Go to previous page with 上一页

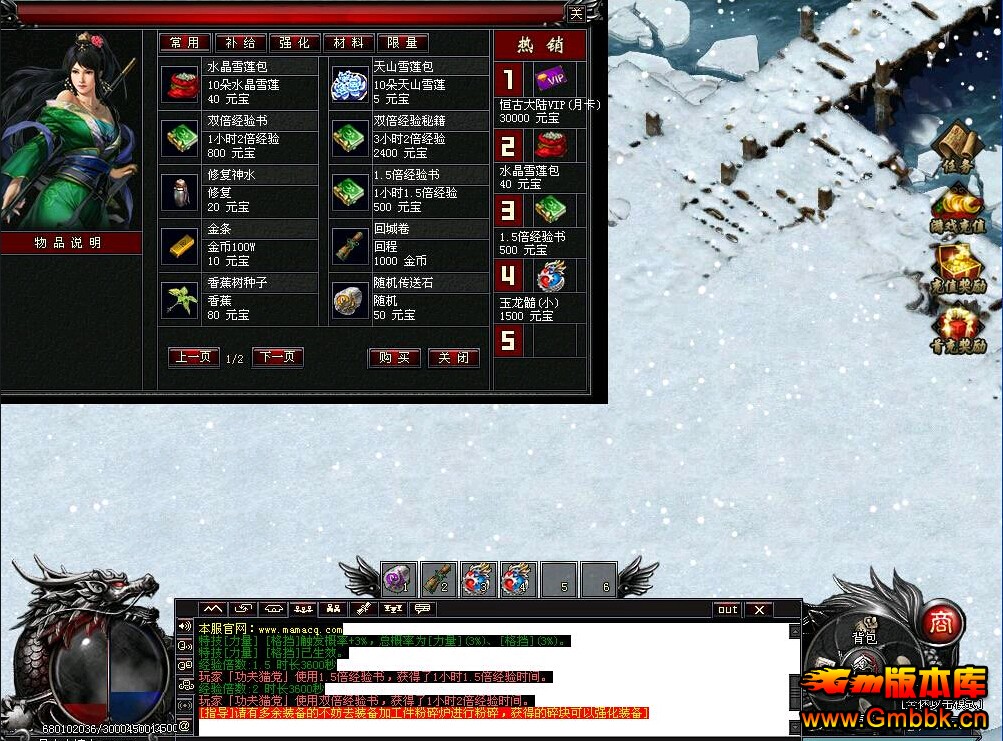coord(194,357)
